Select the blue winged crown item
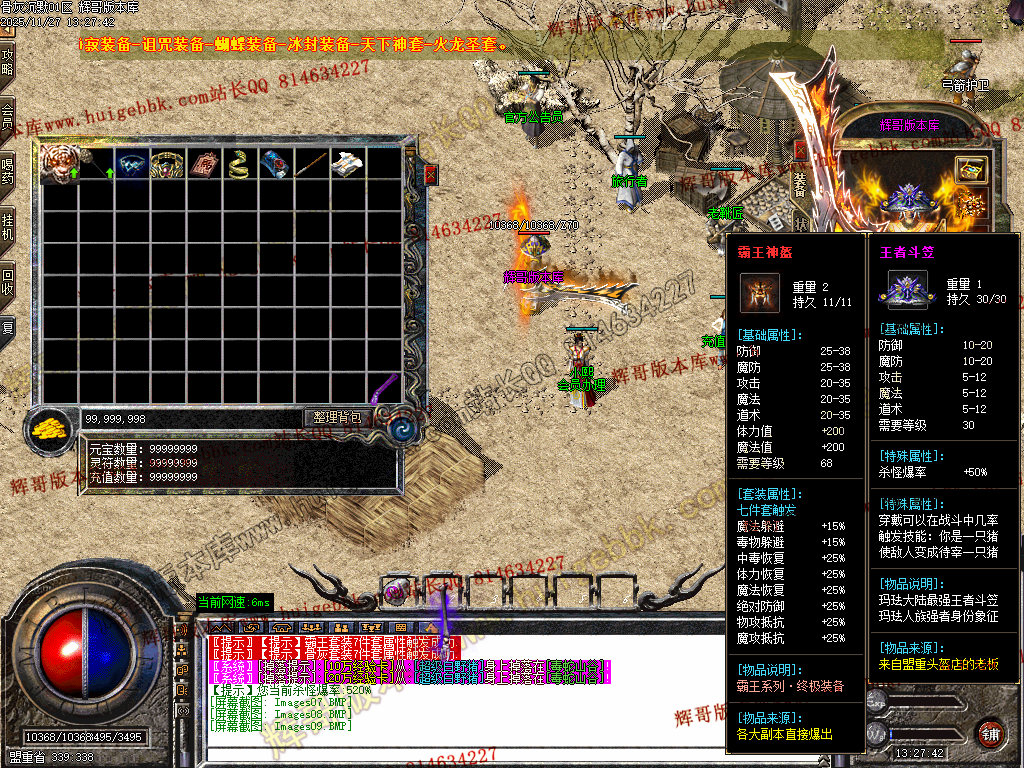The height and width of the screenshot is (768, 1024). point(131,165)
